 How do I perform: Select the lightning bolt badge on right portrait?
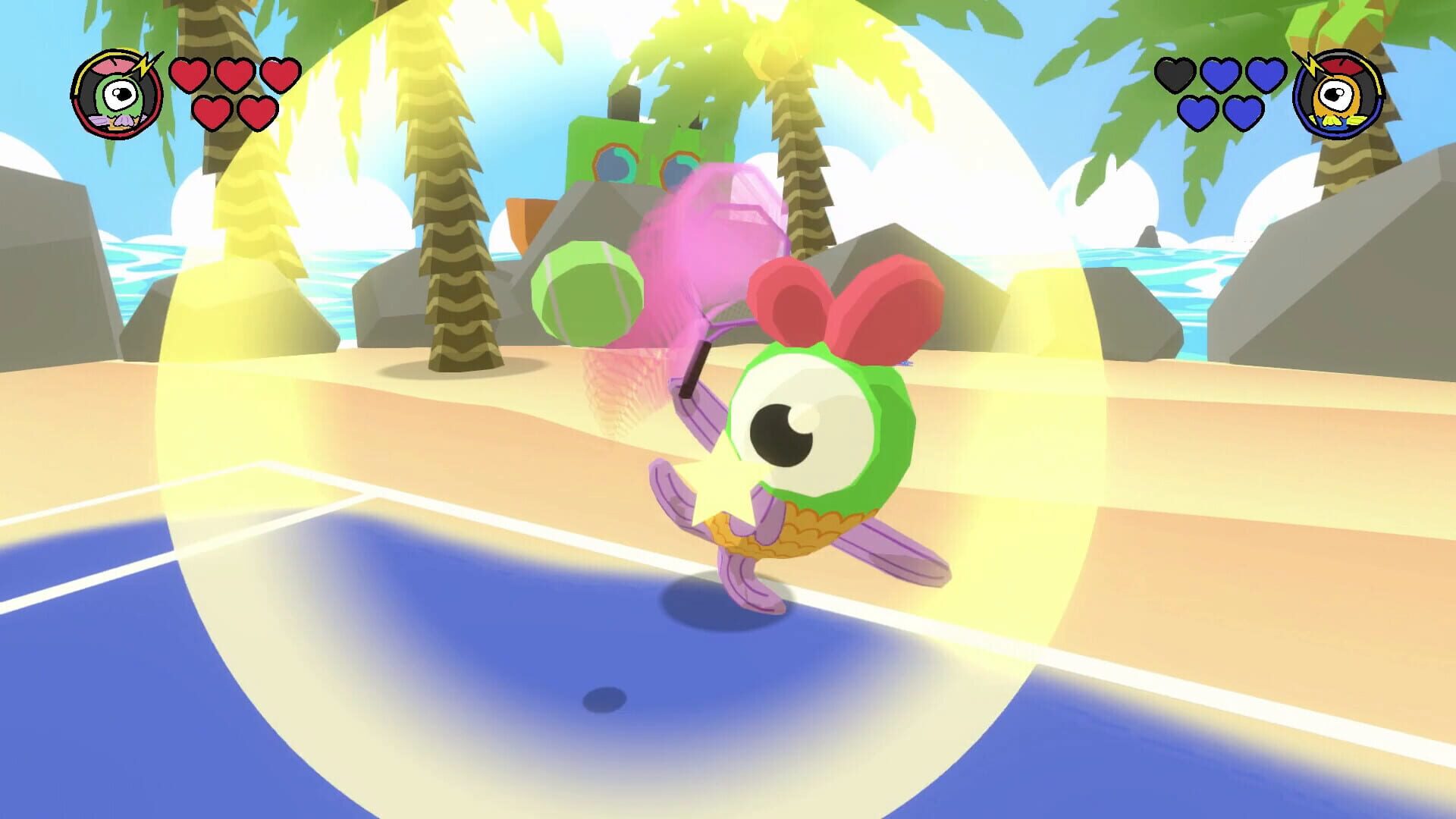[1312, 66]
